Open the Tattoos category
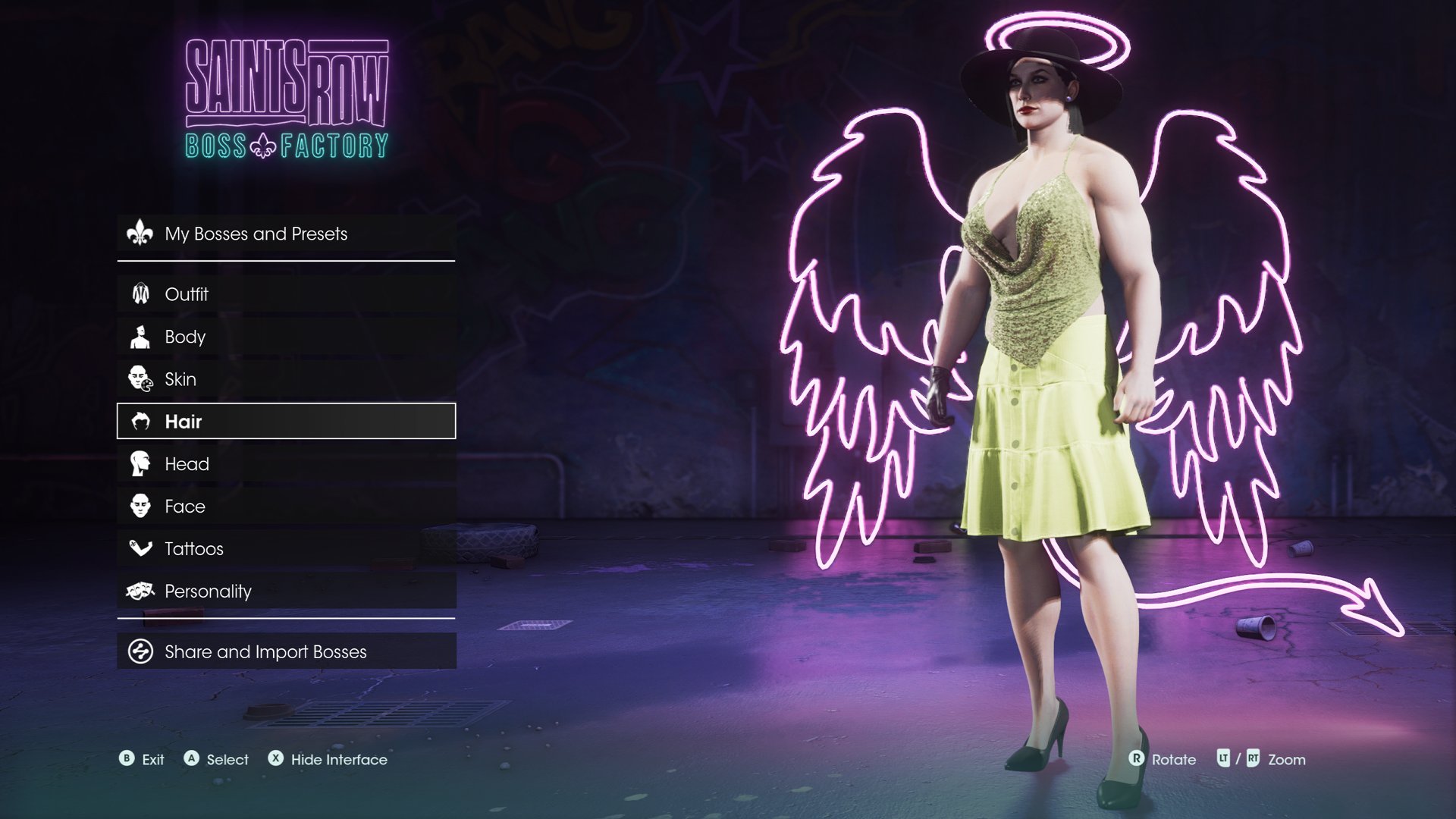The image size is (1456, 819). click(286, 549)
